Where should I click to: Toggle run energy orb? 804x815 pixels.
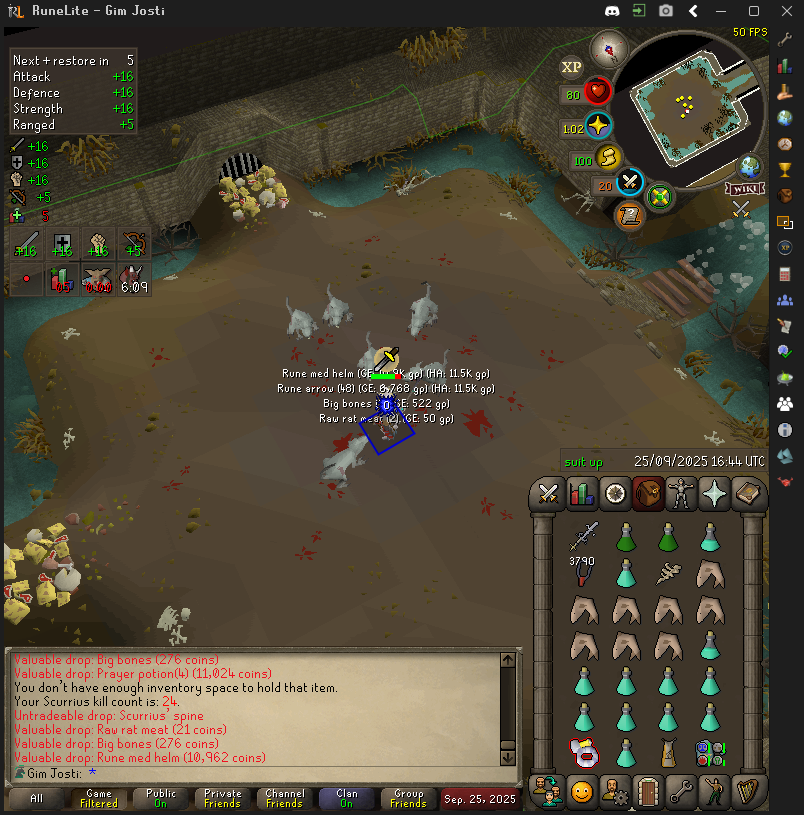pyautogui.click(x=607, y=158)
